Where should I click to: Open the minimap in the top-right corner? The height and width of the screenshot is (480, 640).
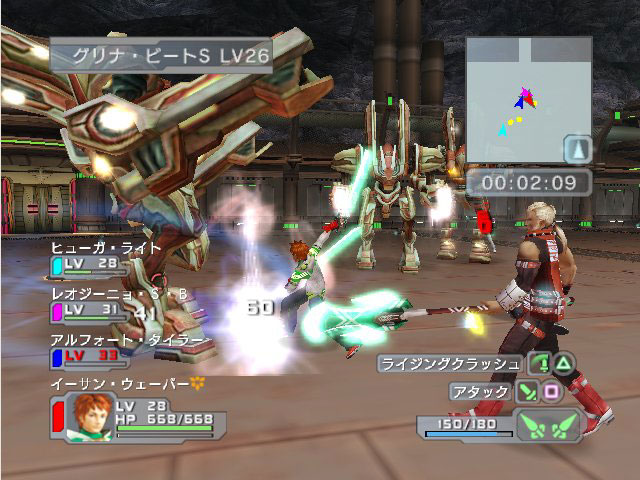528,100
